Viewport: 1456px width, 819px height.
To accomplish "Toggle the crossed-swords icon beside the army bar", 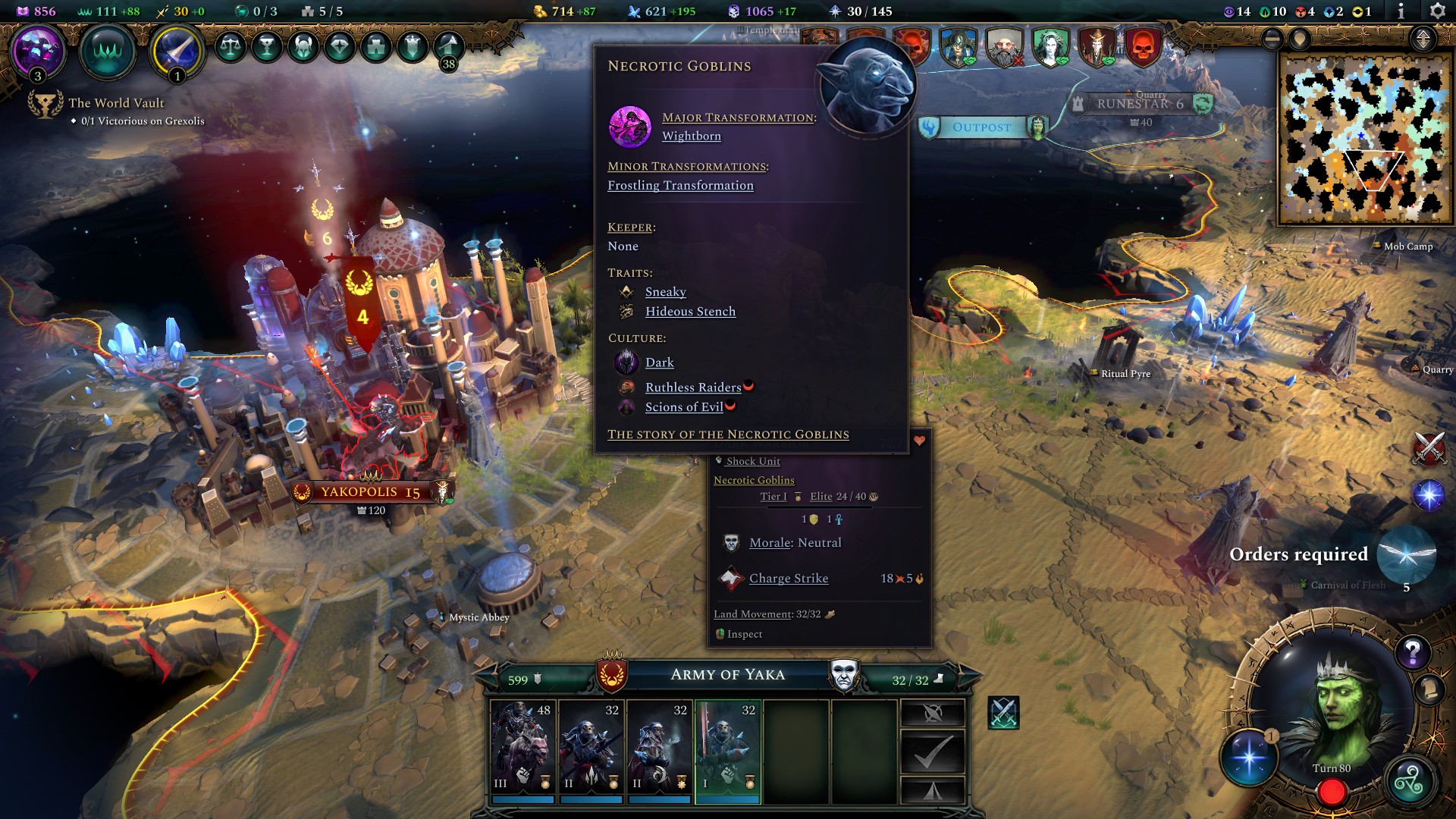I will point(1002,714).
